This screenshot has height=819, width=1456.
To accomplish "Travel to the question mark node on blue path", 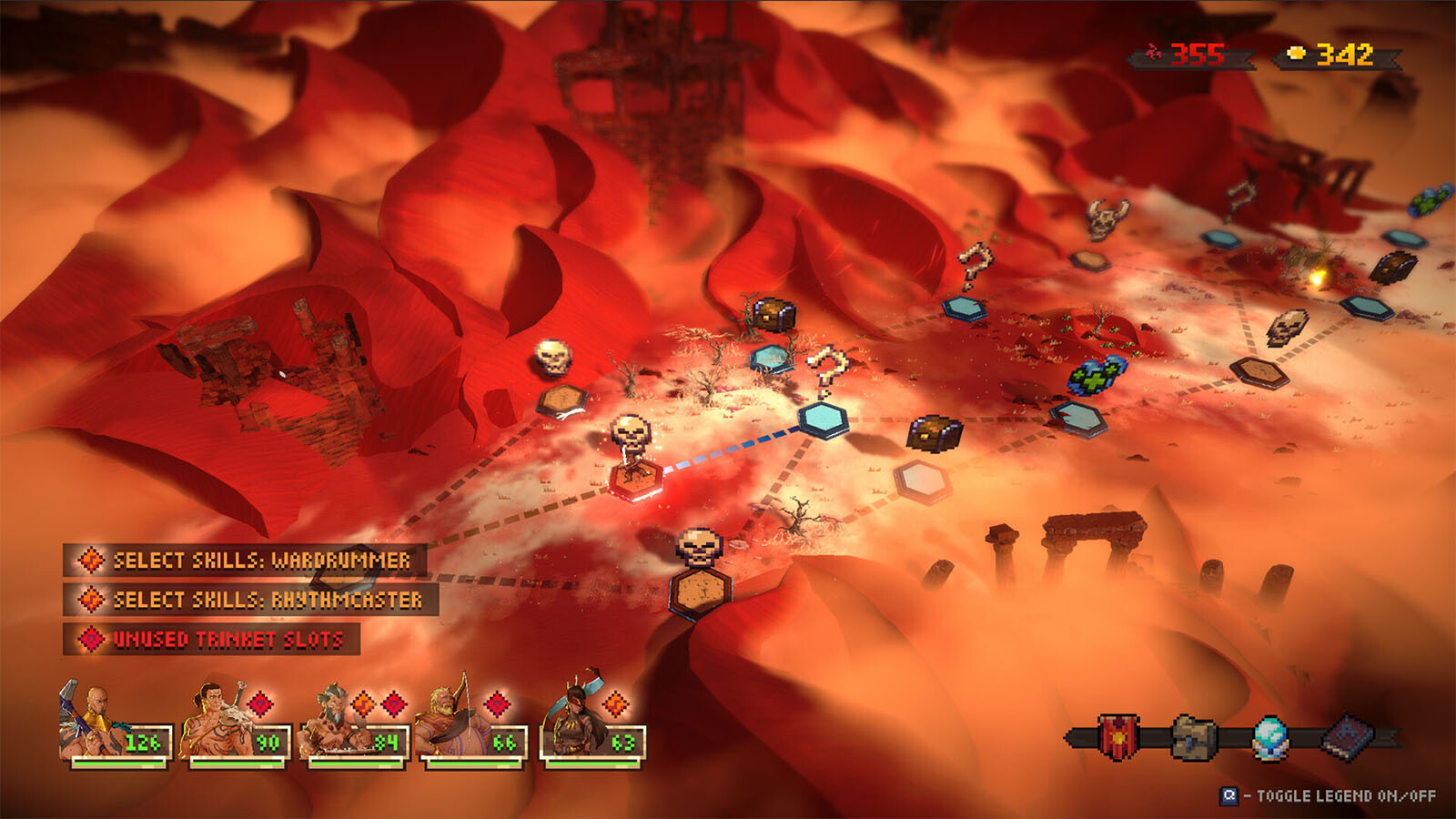I will (824, 419).
